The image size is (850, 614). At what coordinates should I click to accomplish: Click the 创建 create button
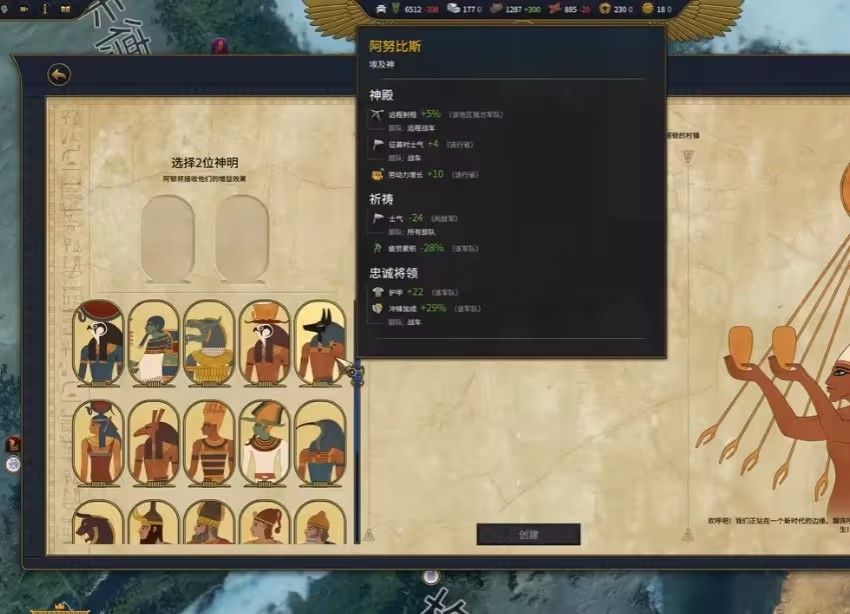click(x=528, y=534)
